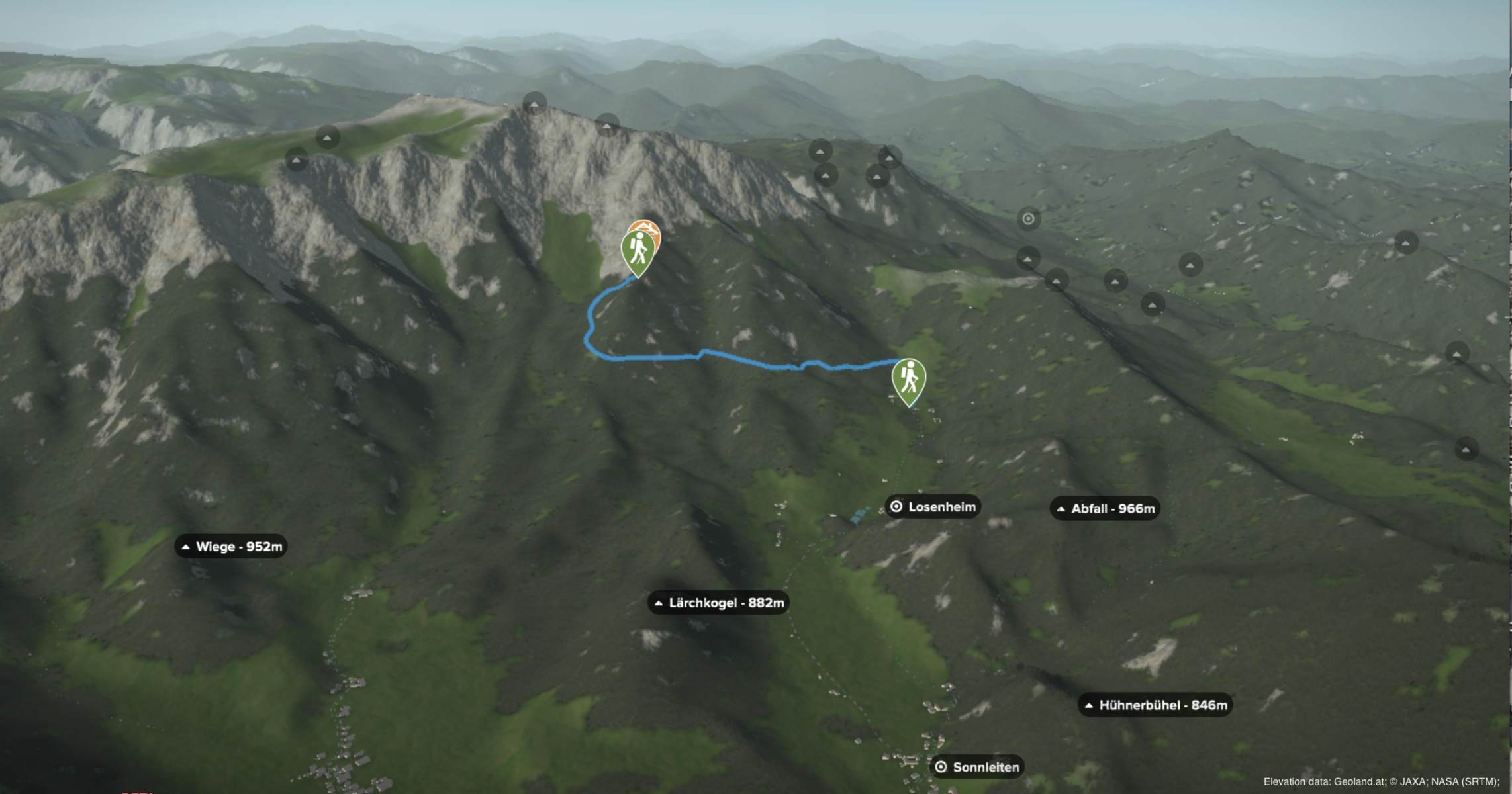This screenshot has width=1512, height=794.
Task: Open the Abfall - 966m peak label
Action: (x=1105, y=508)
